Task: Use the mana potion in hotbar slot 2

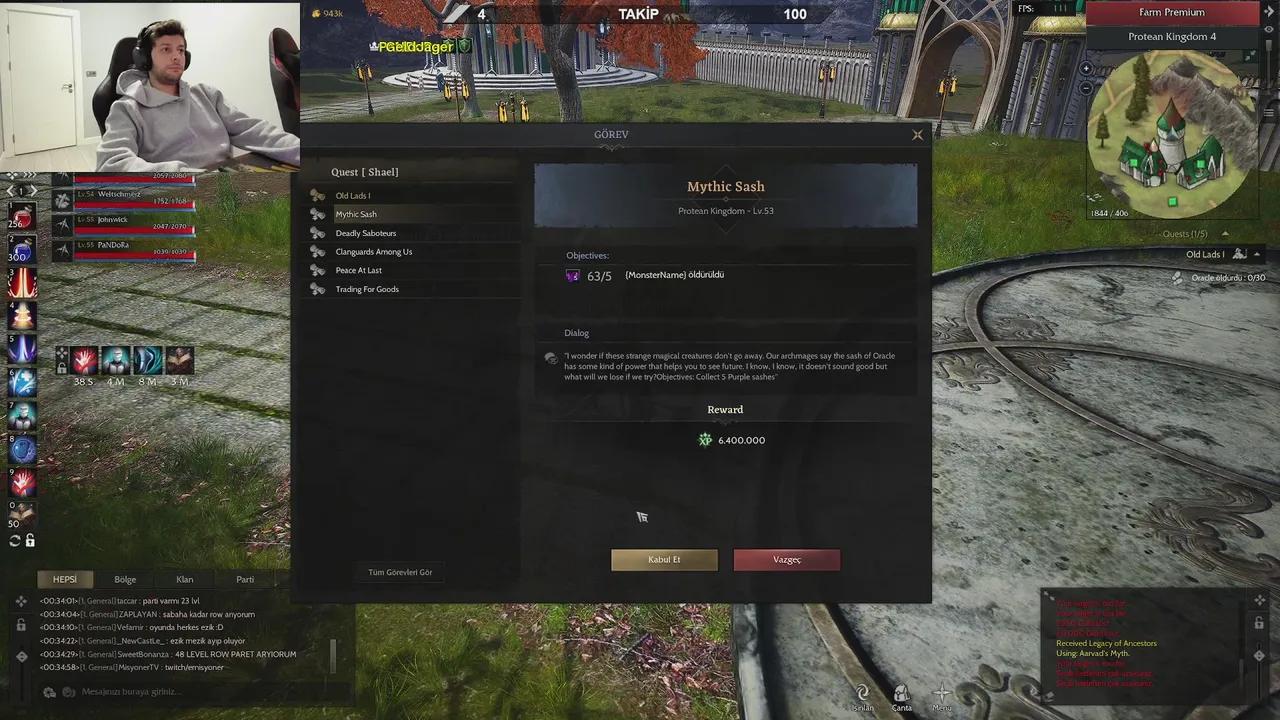Action: coord(24,248)
